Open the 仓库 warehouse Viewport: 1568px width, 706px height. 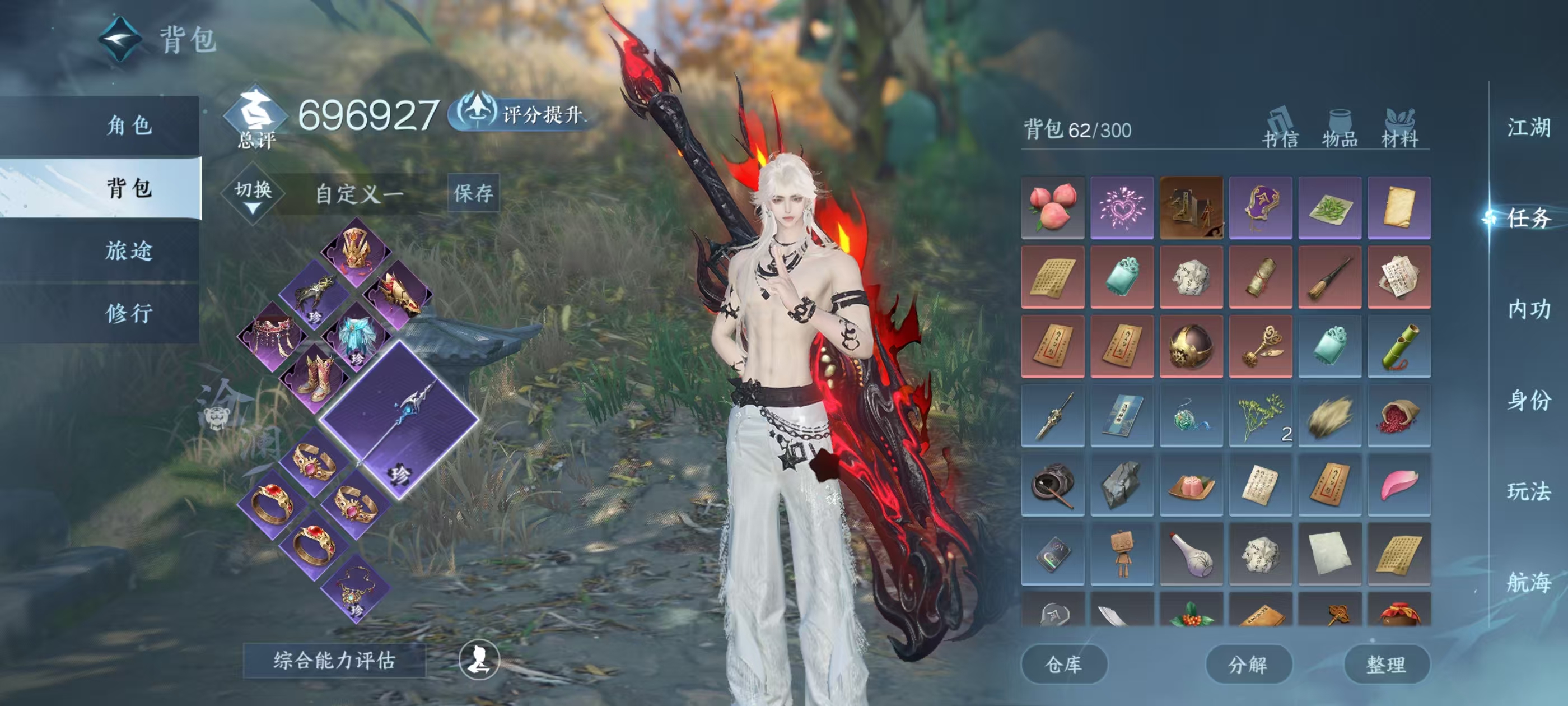[1063, 665]
